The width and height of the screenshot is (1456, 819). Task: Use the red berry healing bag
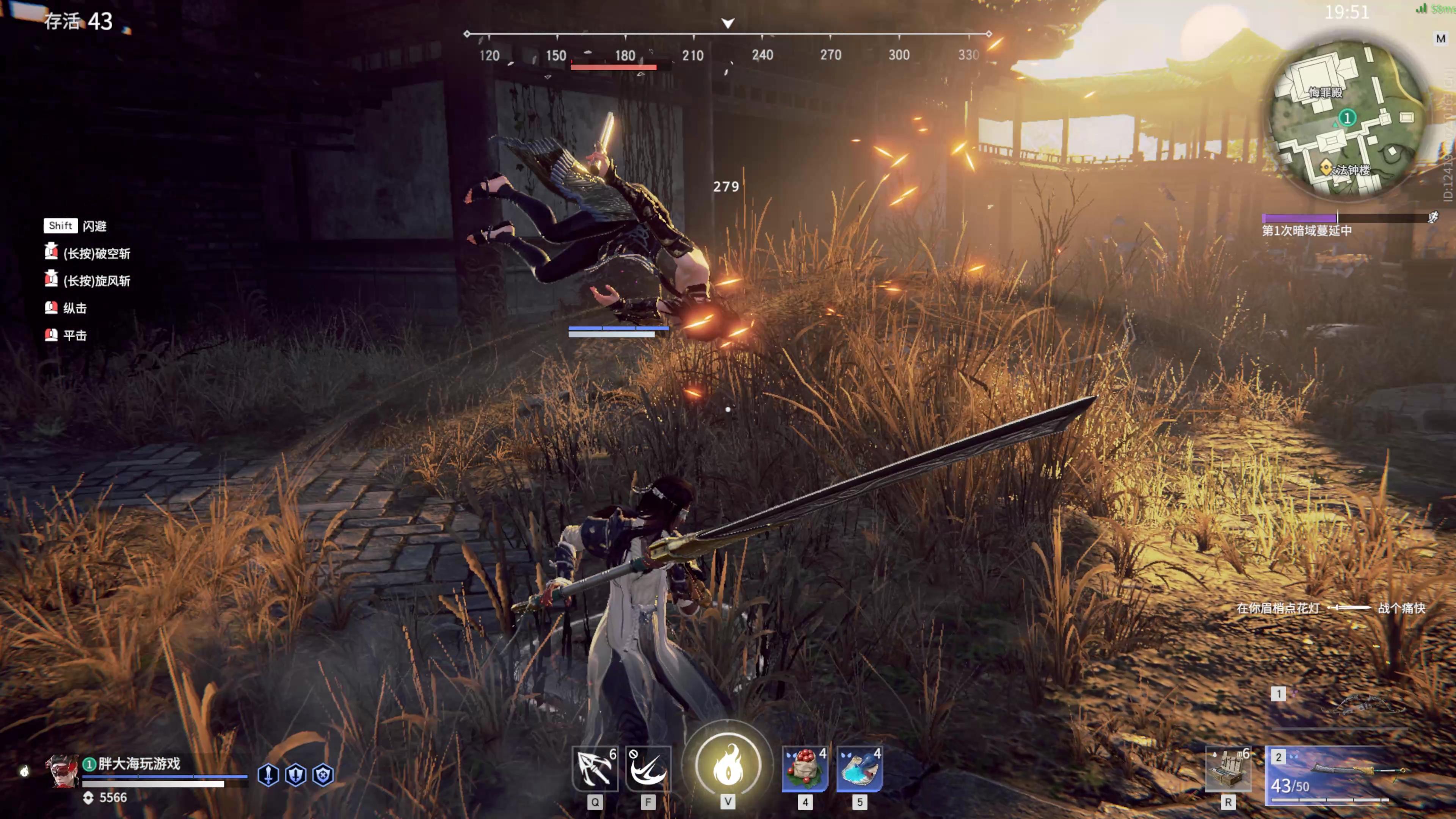pyautogui.click(x=805, y=769)
